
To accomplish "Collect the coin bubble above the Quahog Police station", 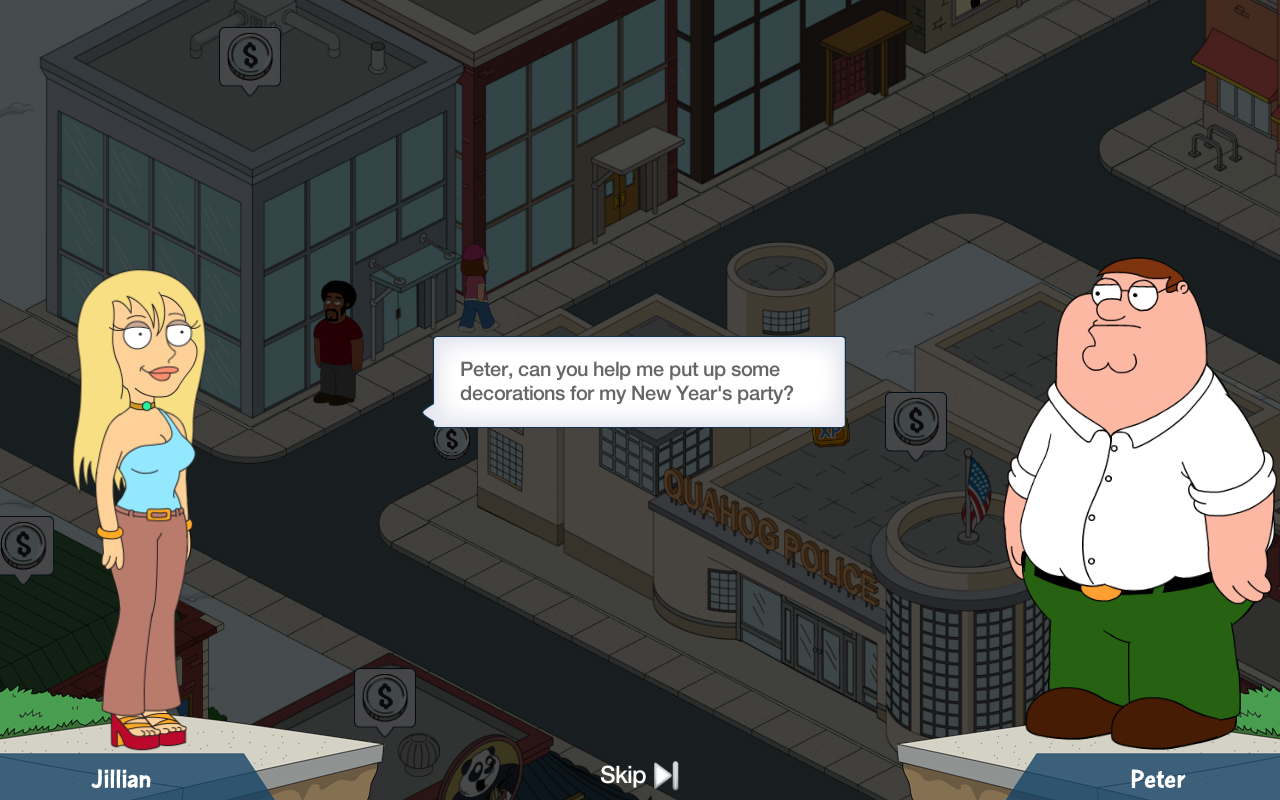I will pyautogui.click(x=915, y=421).
